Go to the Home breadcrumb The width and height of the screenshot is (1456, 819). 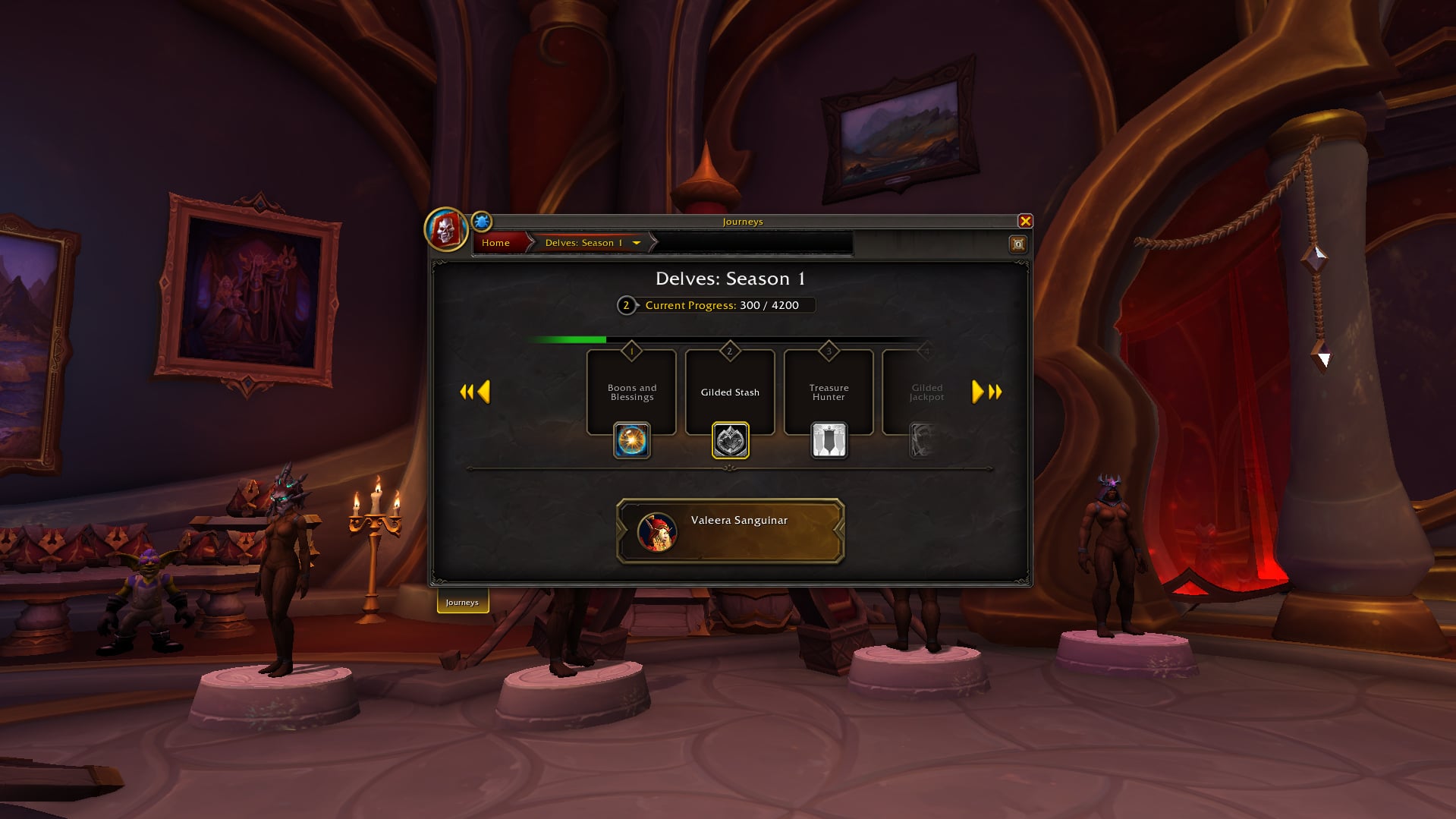click(495, 243)
